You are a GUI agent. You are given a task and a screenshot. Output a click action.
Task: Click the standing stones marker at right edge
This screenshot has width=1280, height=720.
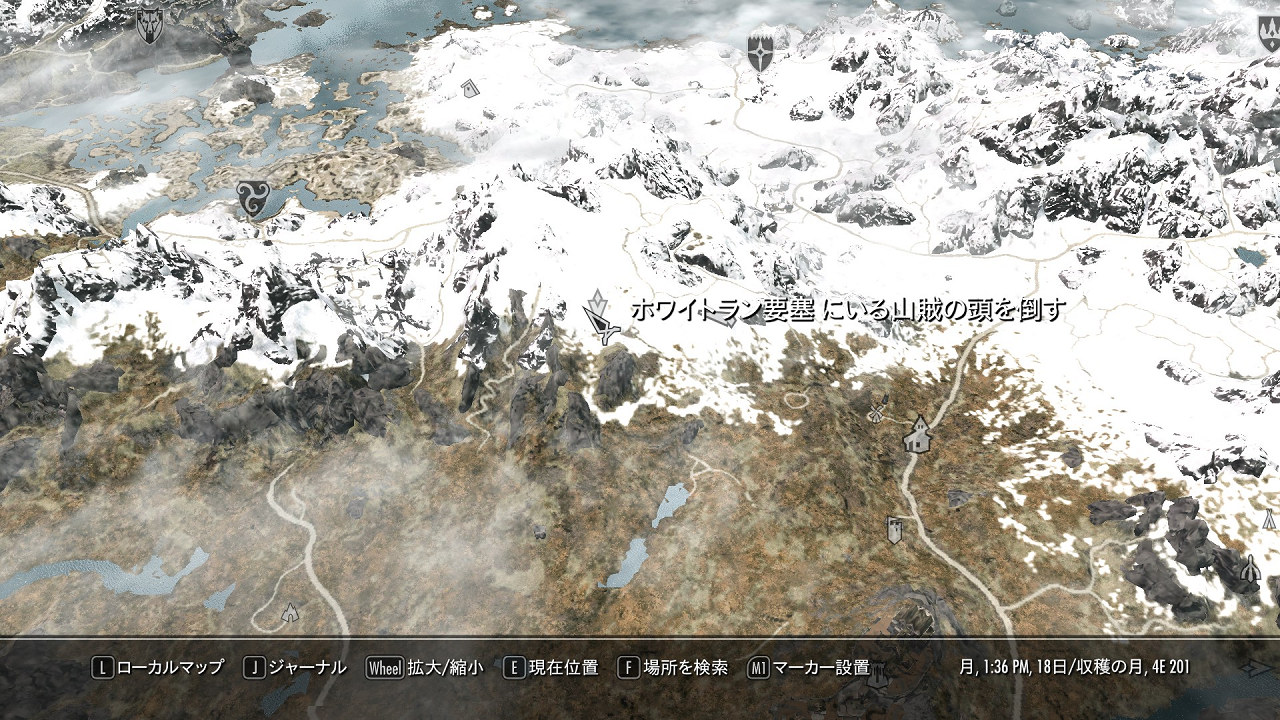click(x=1252, y=570)
